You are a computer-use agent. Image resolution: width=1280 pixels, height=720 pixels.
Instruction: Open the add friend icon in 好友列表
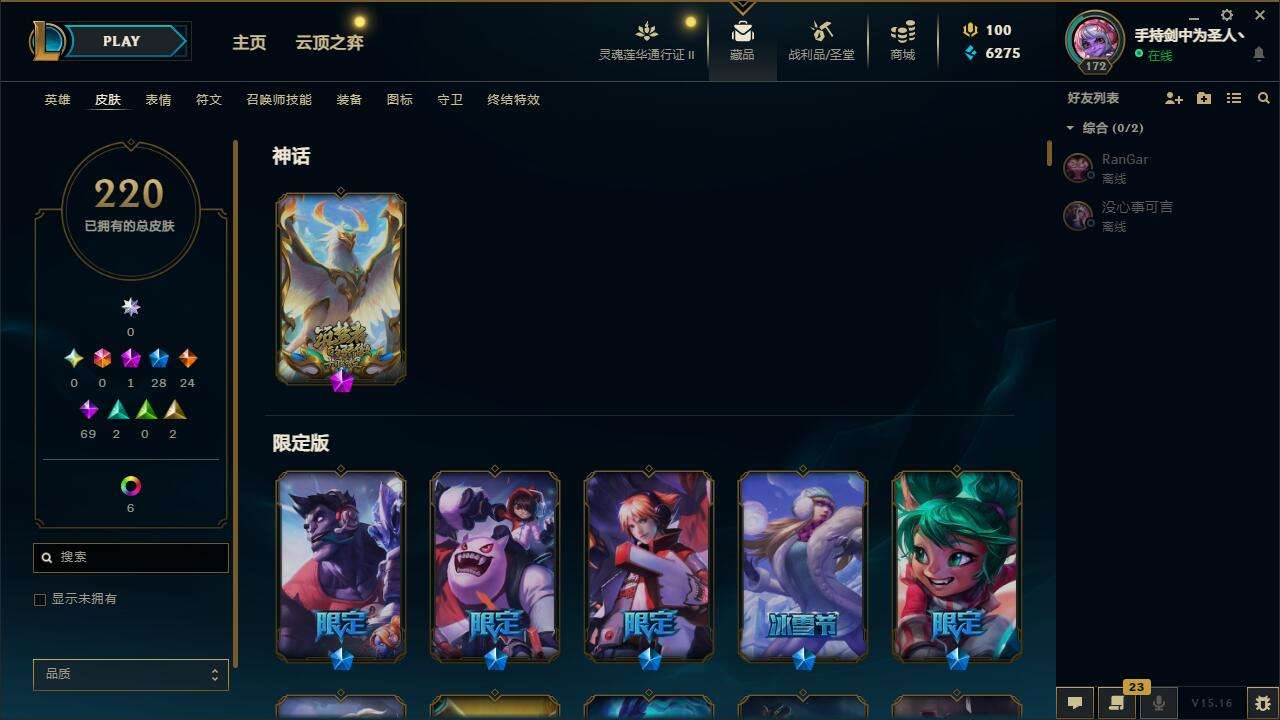tap(1174, 98)
